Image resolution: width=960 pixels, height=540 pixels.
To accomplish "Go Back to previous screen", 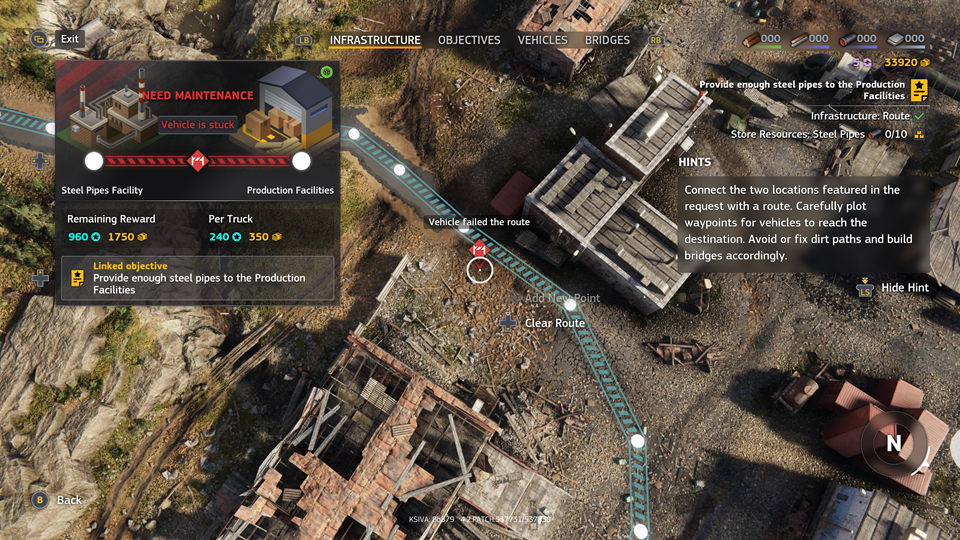I will [x=69, y=500].
